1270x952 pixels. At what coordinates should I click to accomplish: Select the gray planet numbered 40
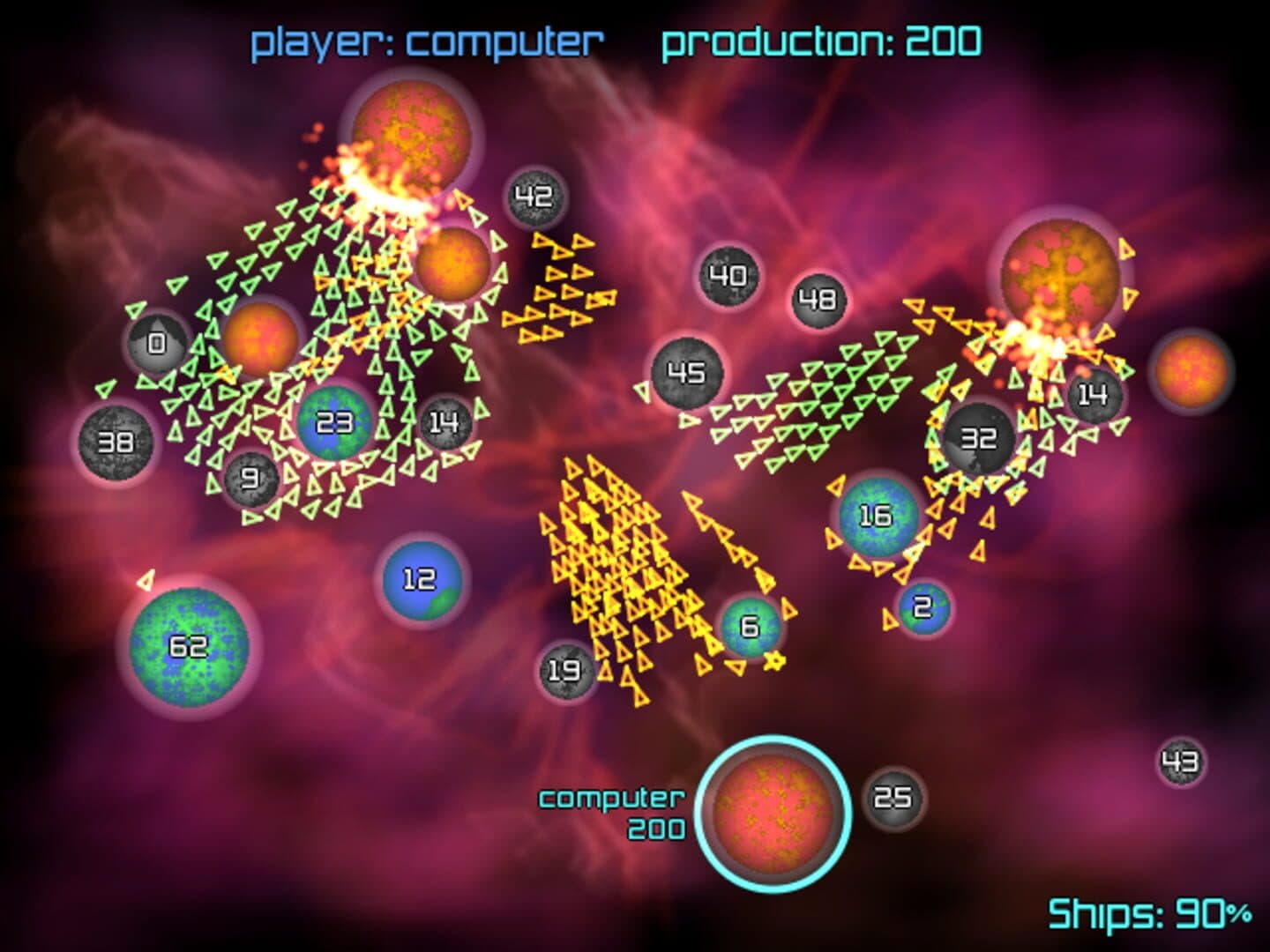point(728,277)
